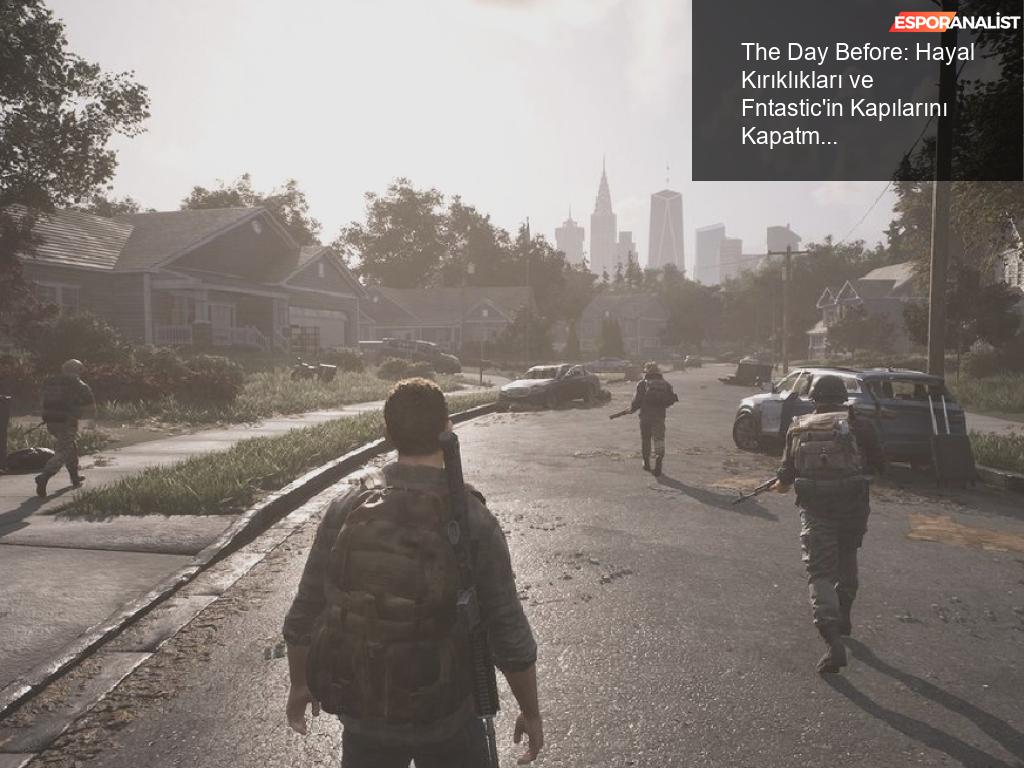Open The Day Before article headline
Screen dimensions: 1024x768
(x=857, y=94)
